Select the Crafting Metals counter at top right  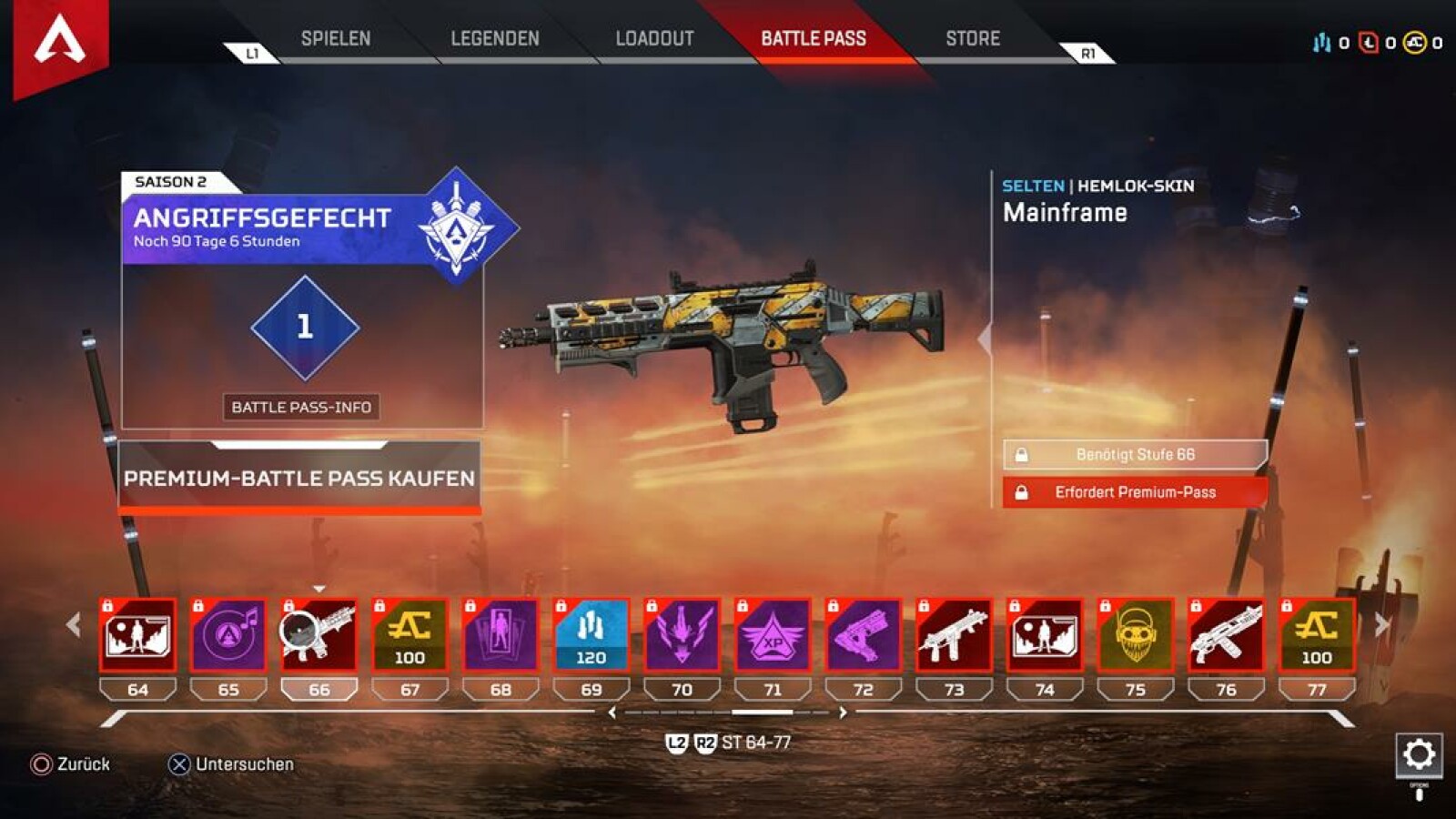pyautogui.click(x=1319, y=41)
